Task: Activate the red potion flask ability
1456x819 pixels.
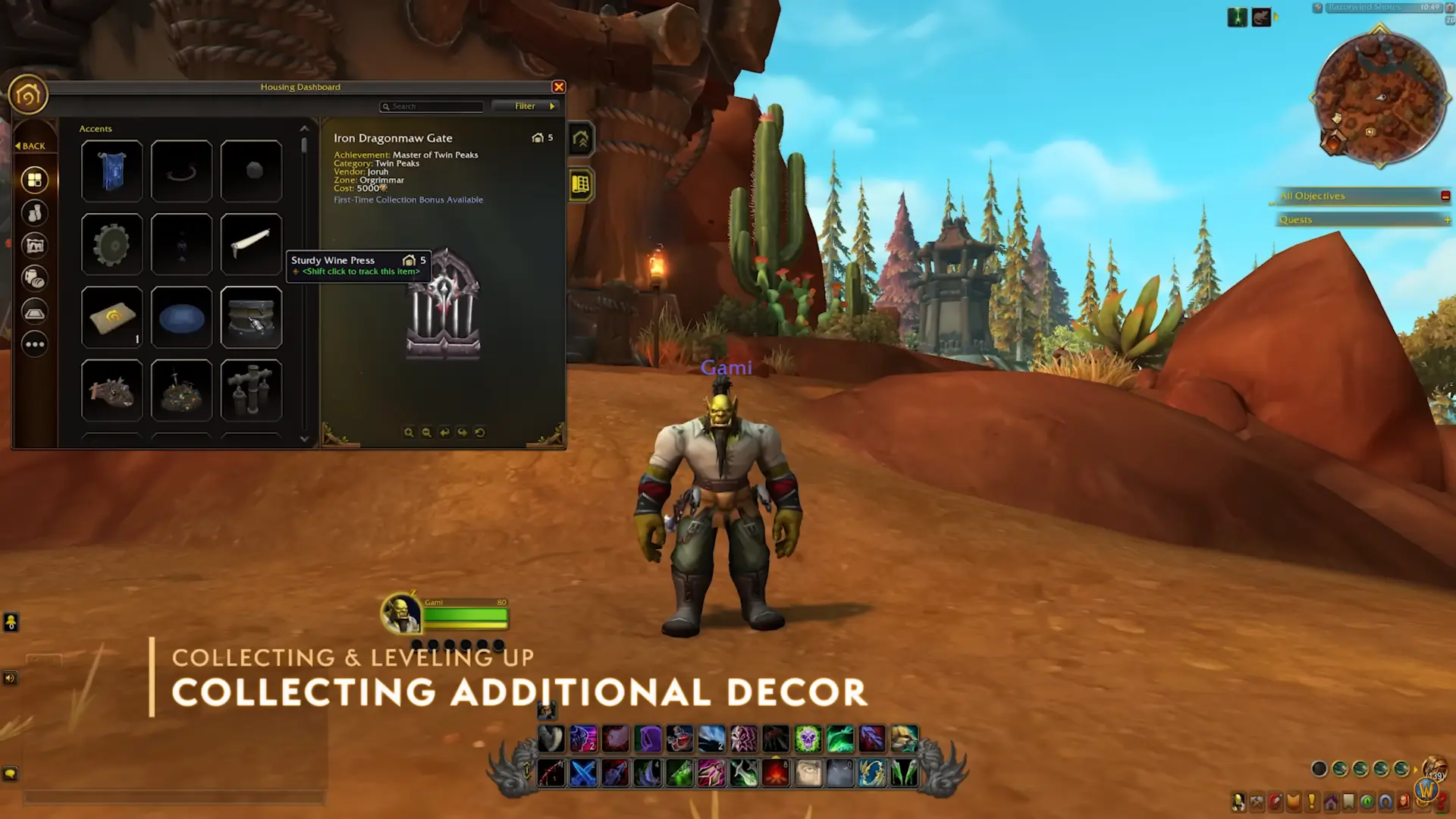Action: 679,738
